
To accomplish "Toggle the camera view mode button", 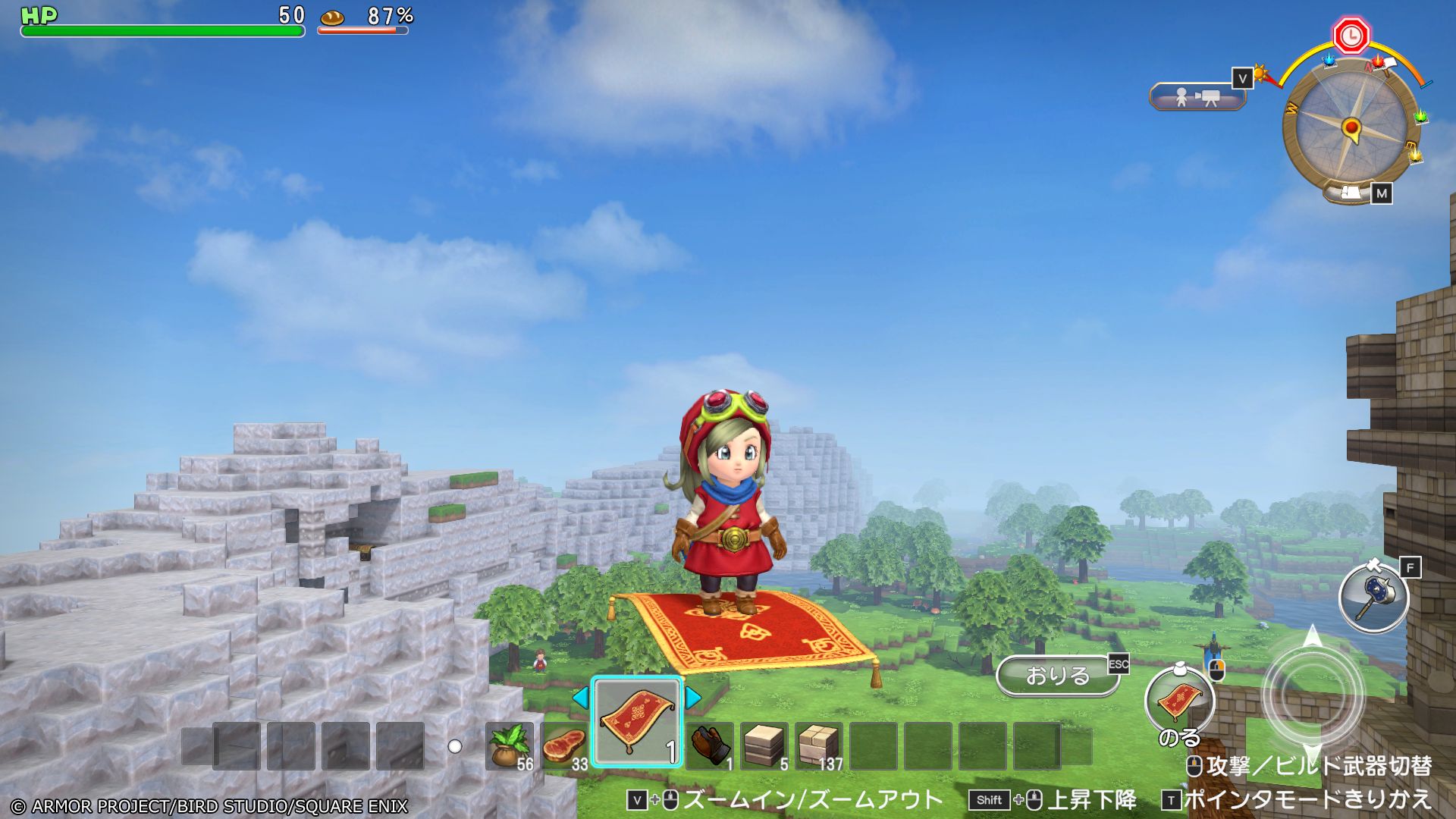I will click(1197, 97).
